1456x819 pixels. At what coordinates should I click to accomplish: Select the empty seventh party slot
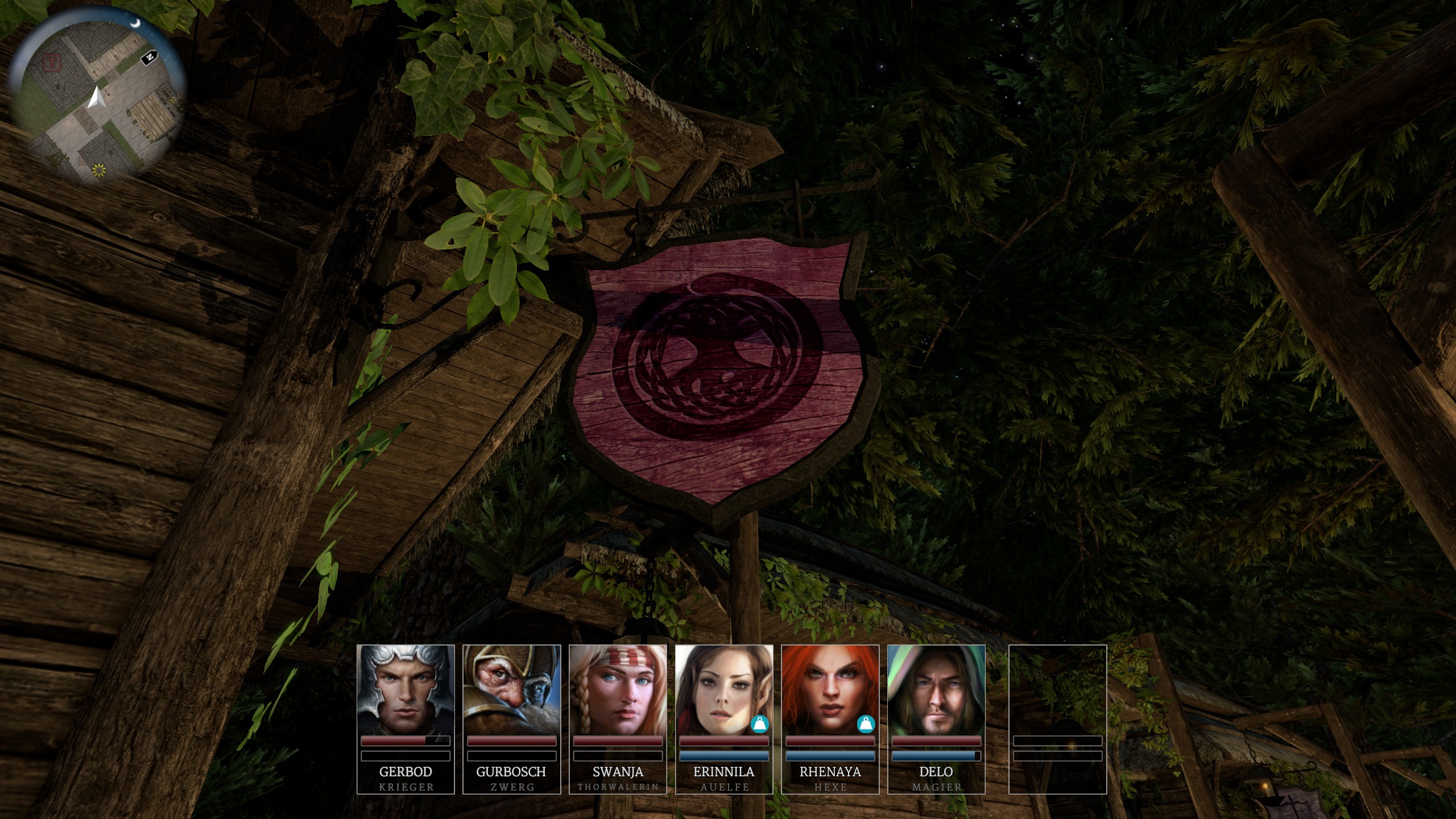tap(1057, 719)
